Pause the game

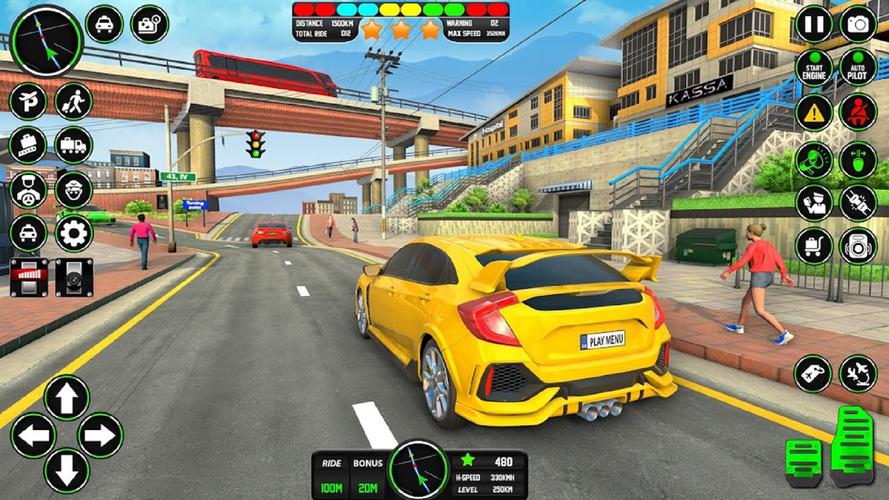814,24
